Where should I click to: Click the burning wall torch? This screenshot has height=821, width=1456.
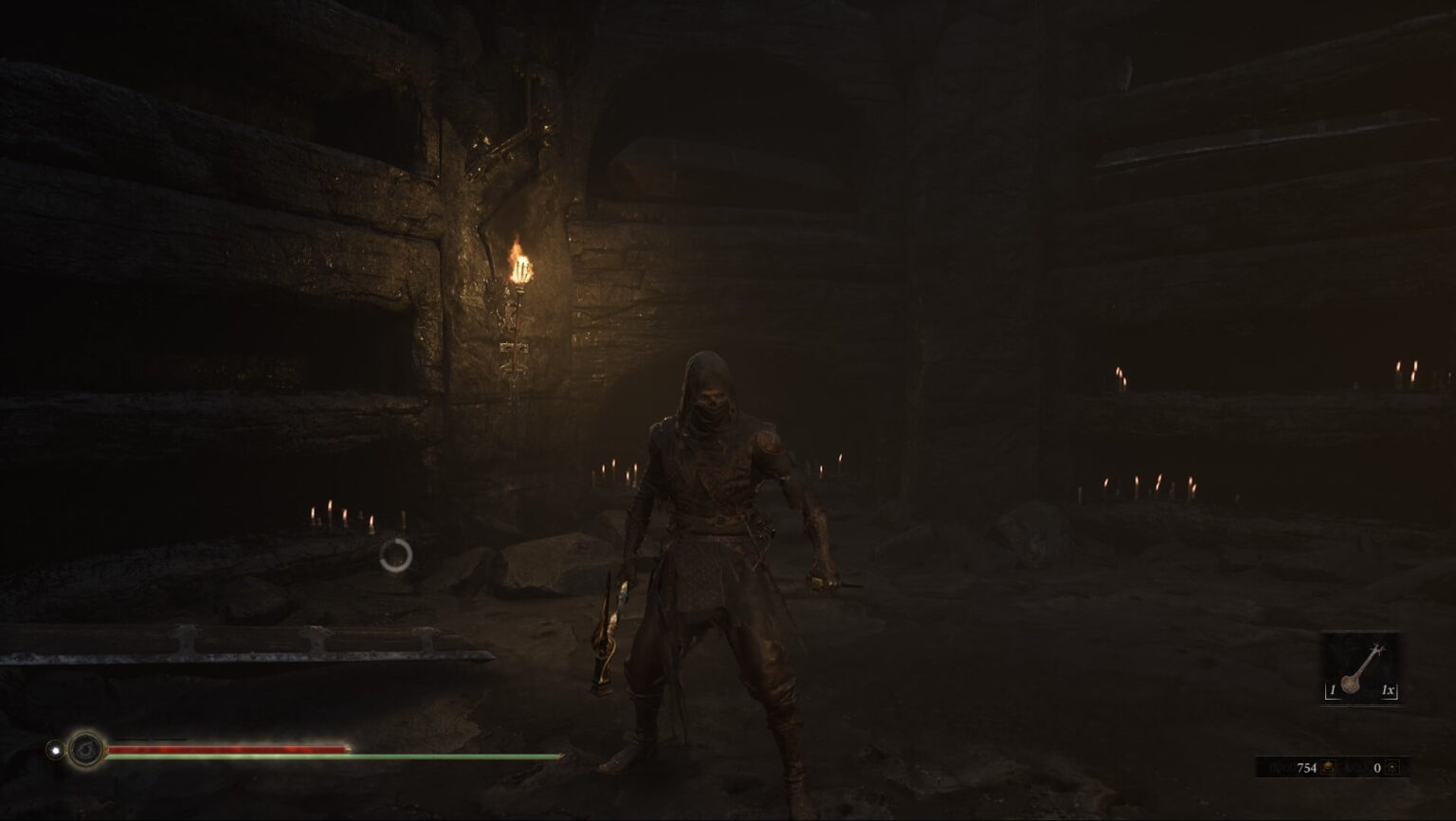point(519,265)
